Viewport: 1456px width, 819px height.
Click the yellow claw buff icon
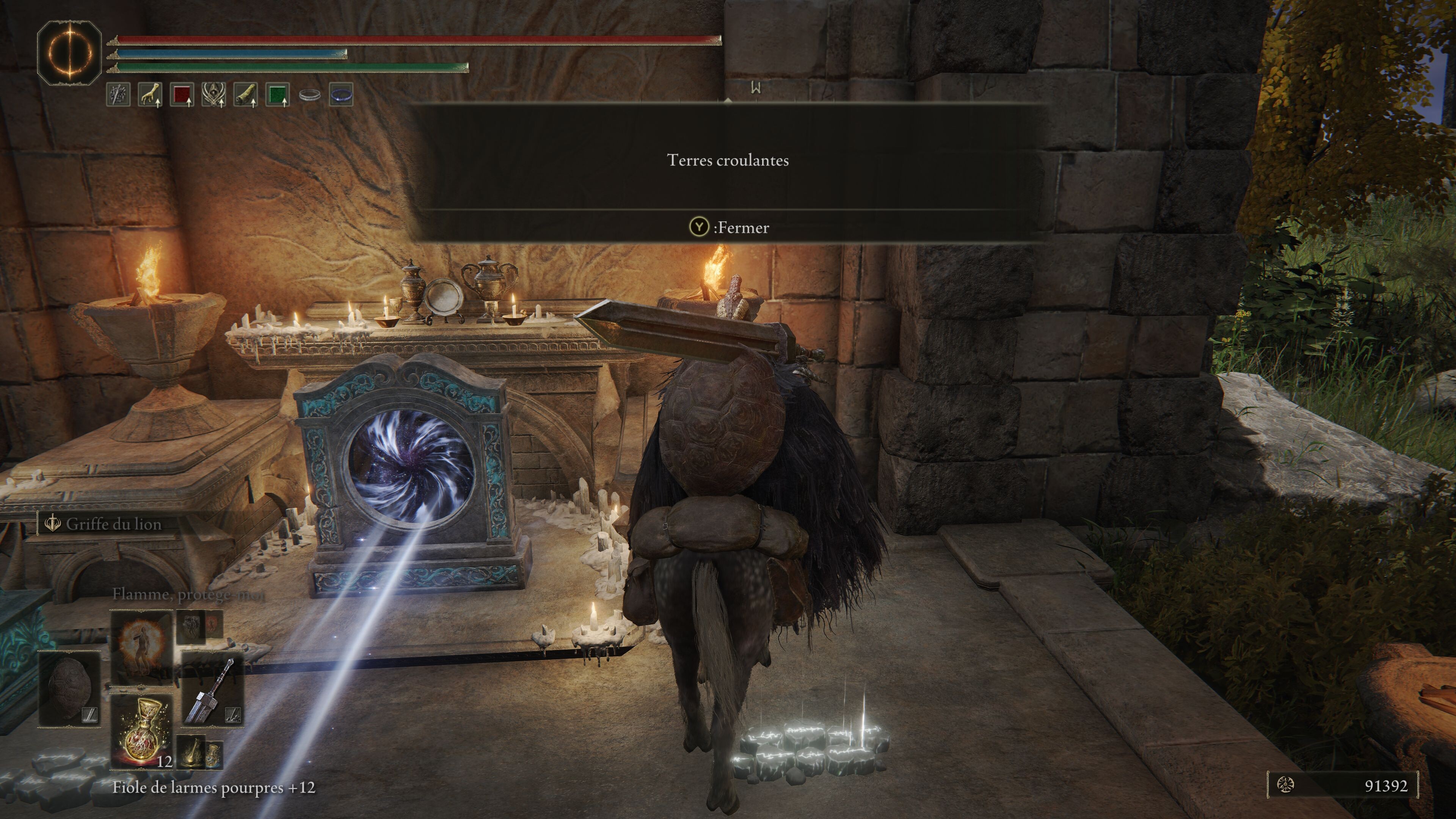click(x=150, y=94)
